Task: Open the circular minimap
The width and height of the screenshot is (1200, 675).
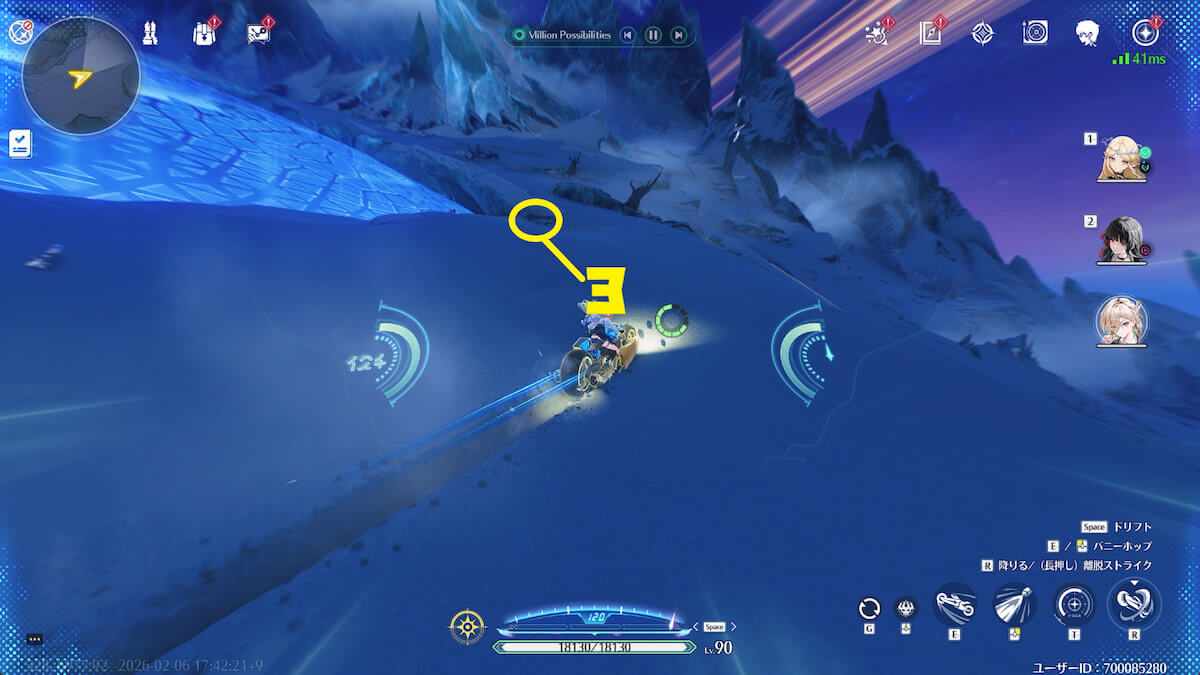Action: 80,76
